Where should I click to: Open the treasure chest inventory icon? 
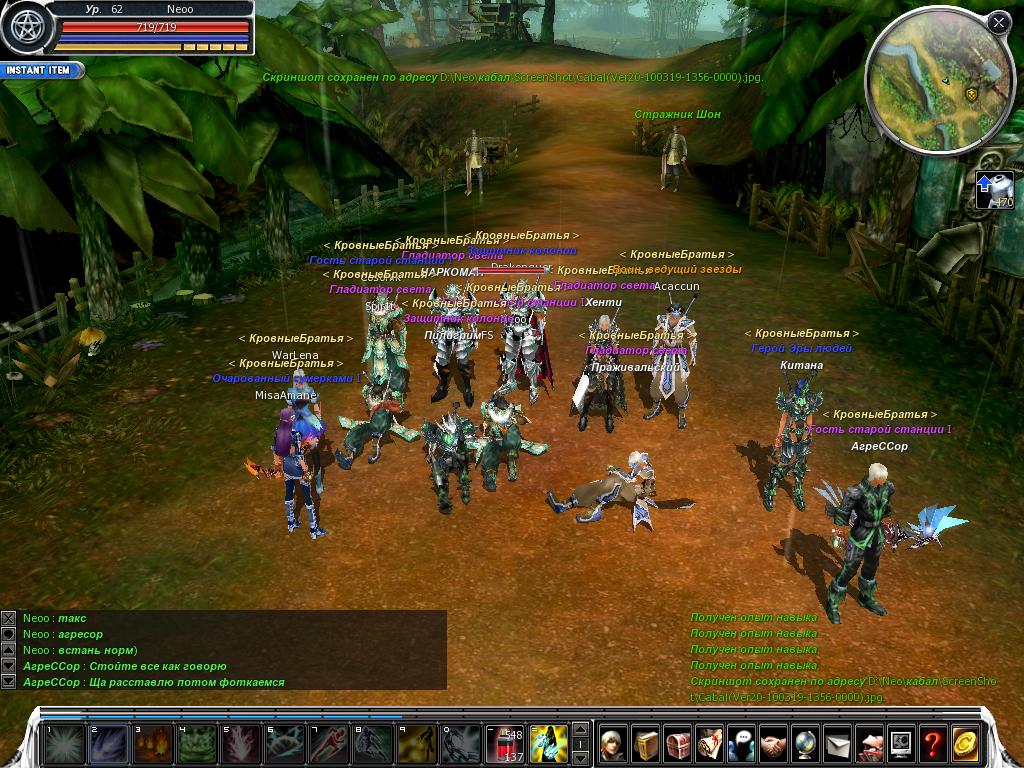[678, 744]
